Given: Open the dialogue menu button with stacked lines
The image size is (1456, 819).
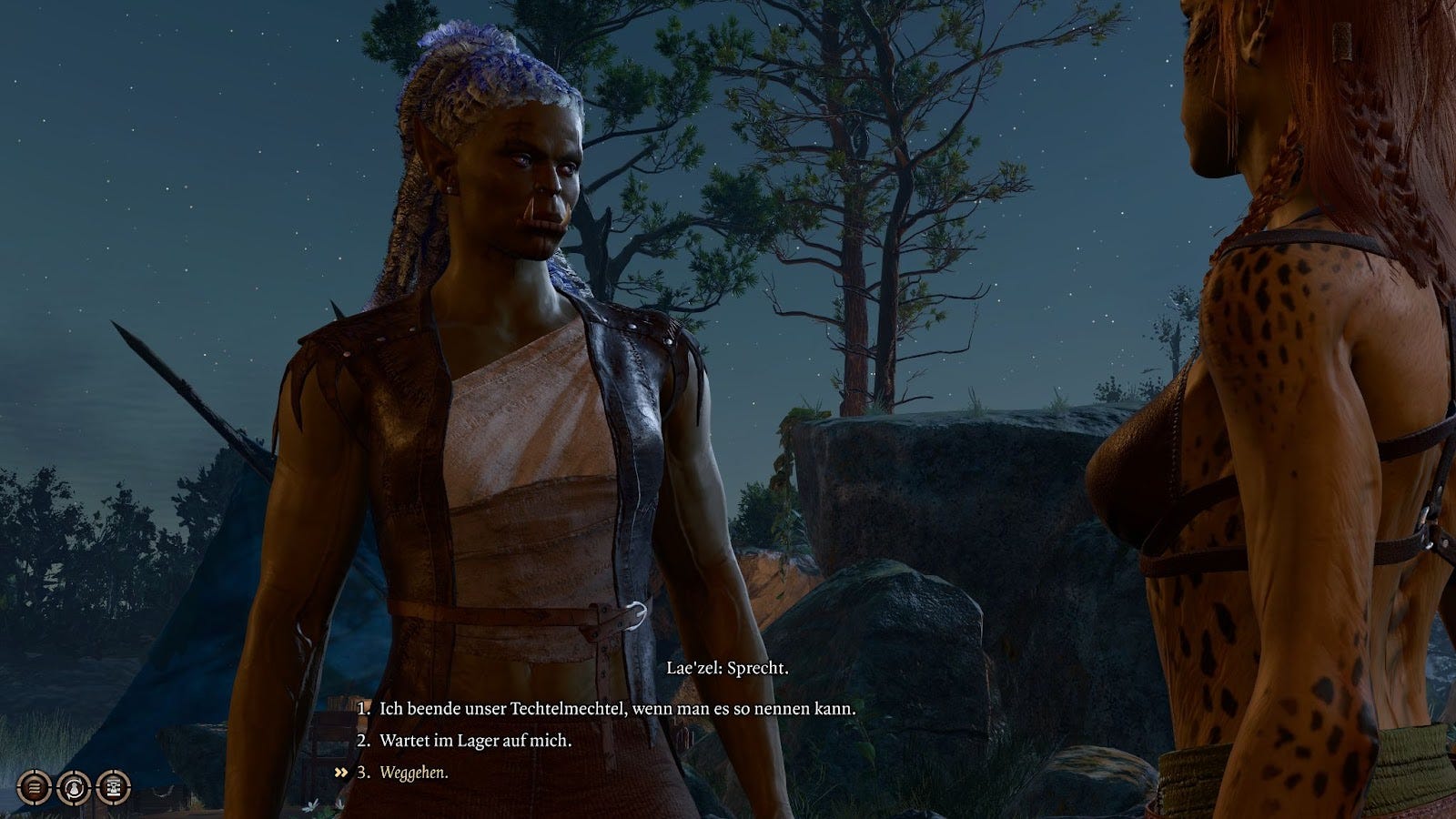Looking at the screenshot, I should coord(35,786).
